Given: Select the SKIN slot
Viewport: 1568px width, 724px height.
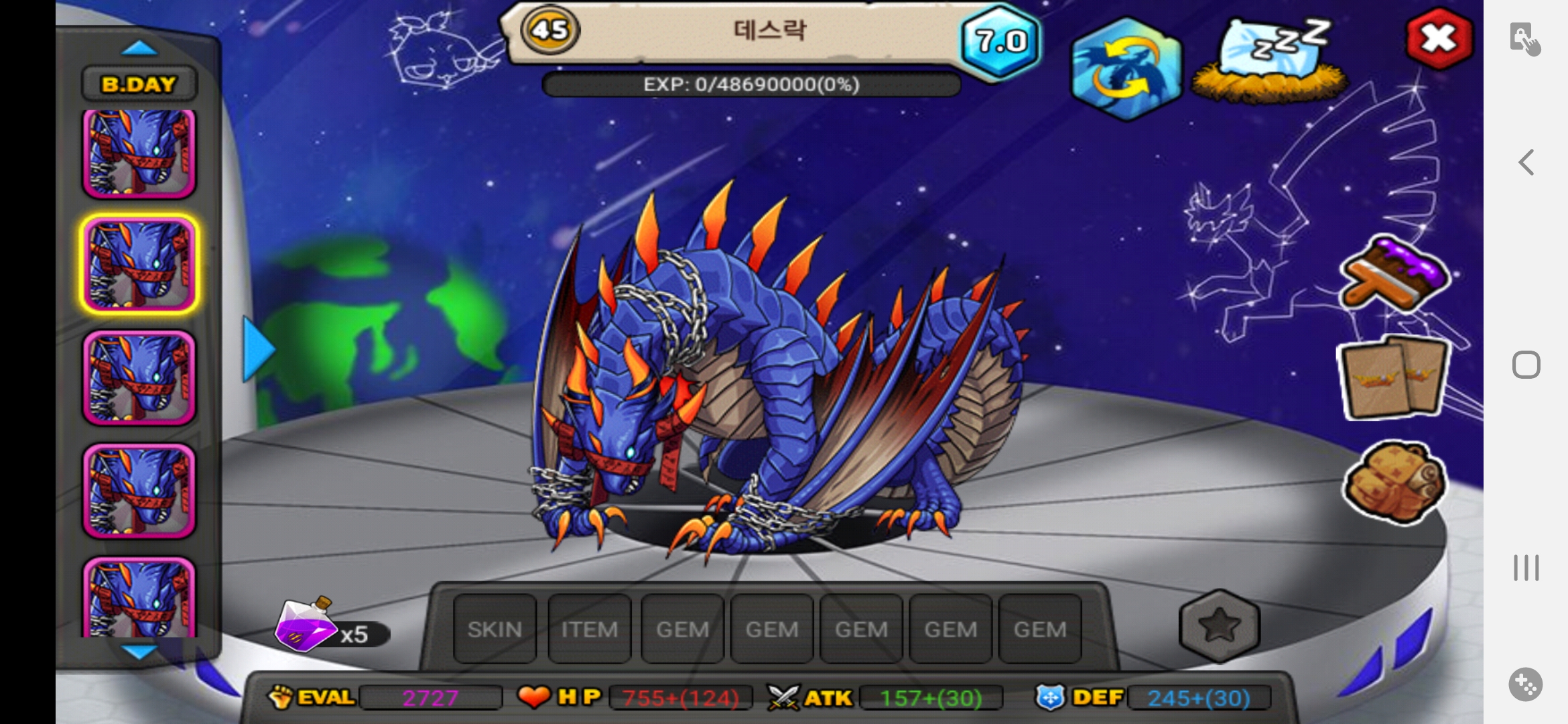Looking at the screenshot, I should (495, 629).
